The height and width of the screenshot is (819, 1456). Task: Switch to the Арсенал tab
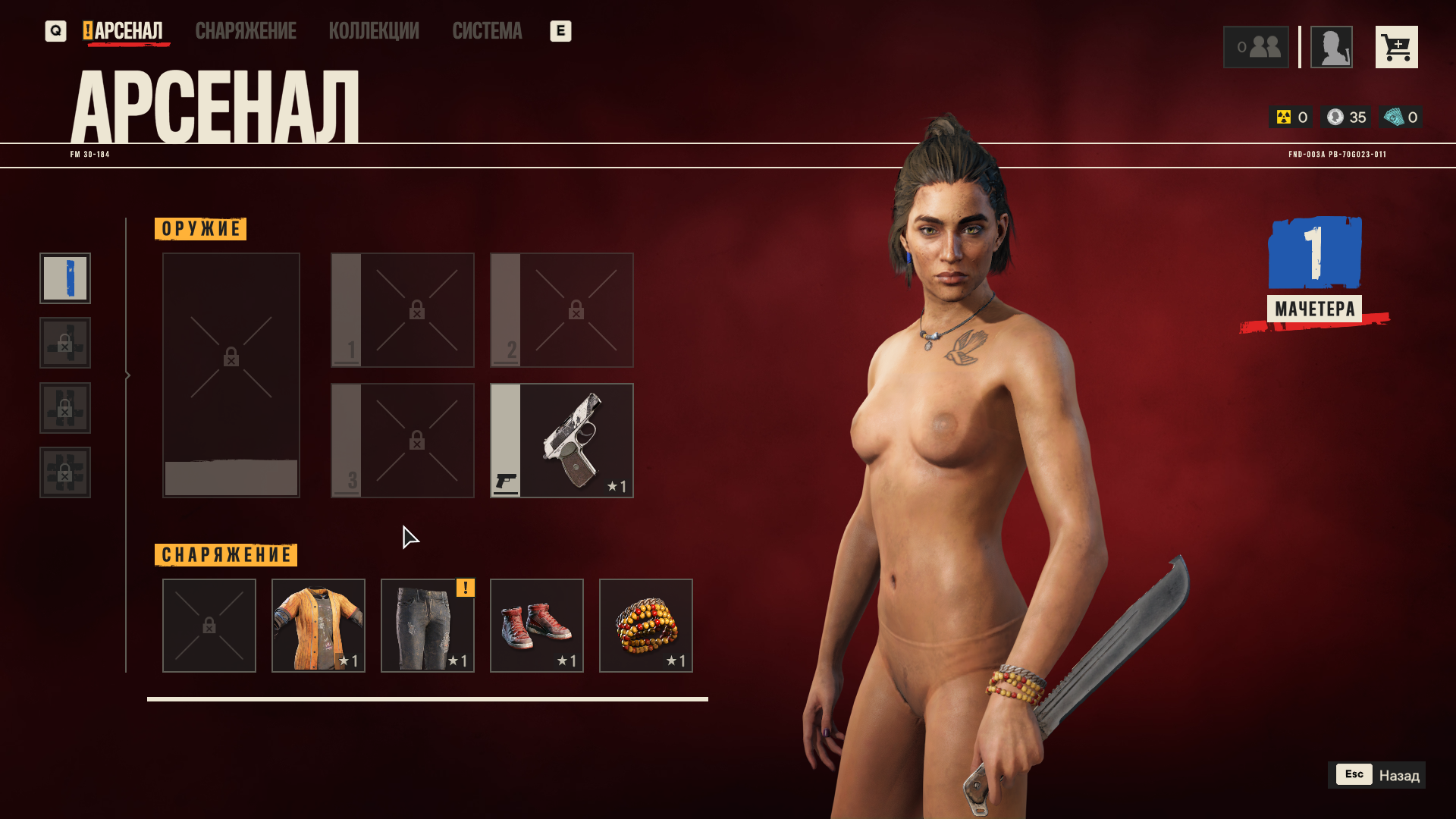click(x=127, y=31)
